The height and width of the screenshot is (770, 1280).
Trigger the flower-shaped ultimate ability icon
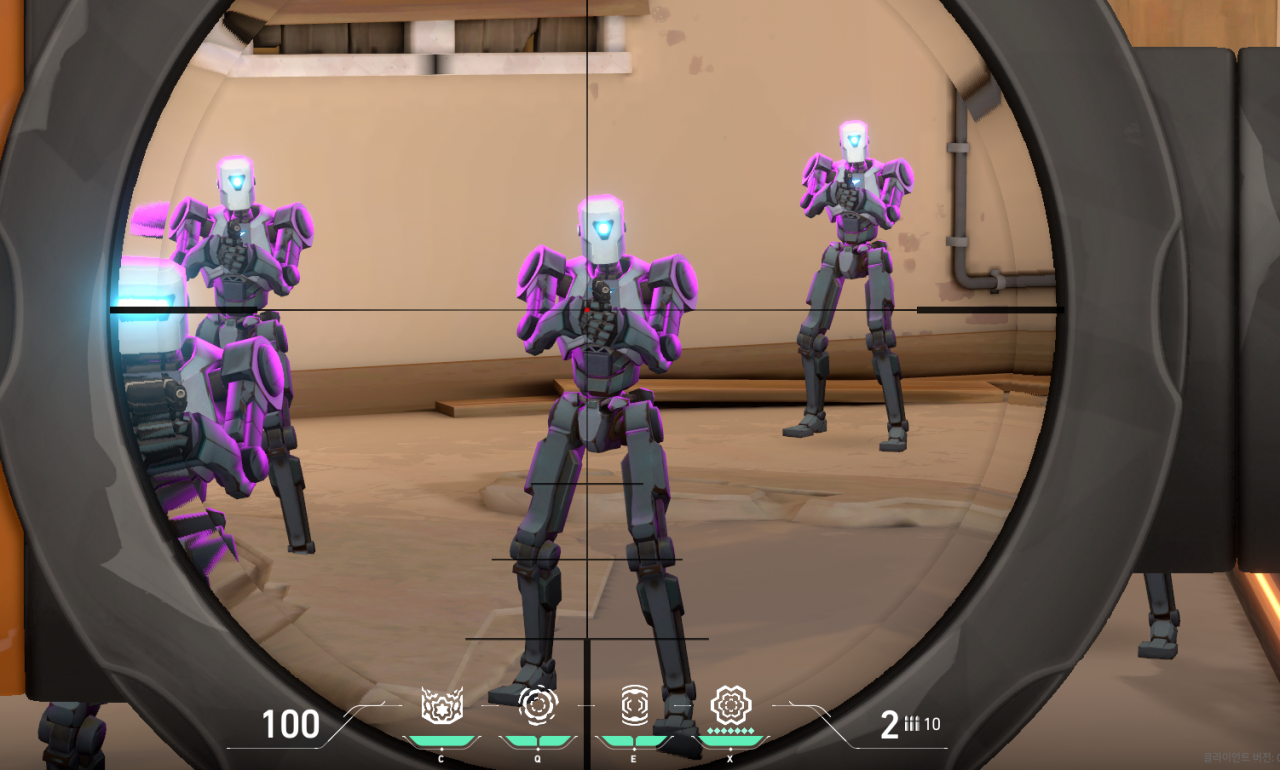tap(730, 705)
